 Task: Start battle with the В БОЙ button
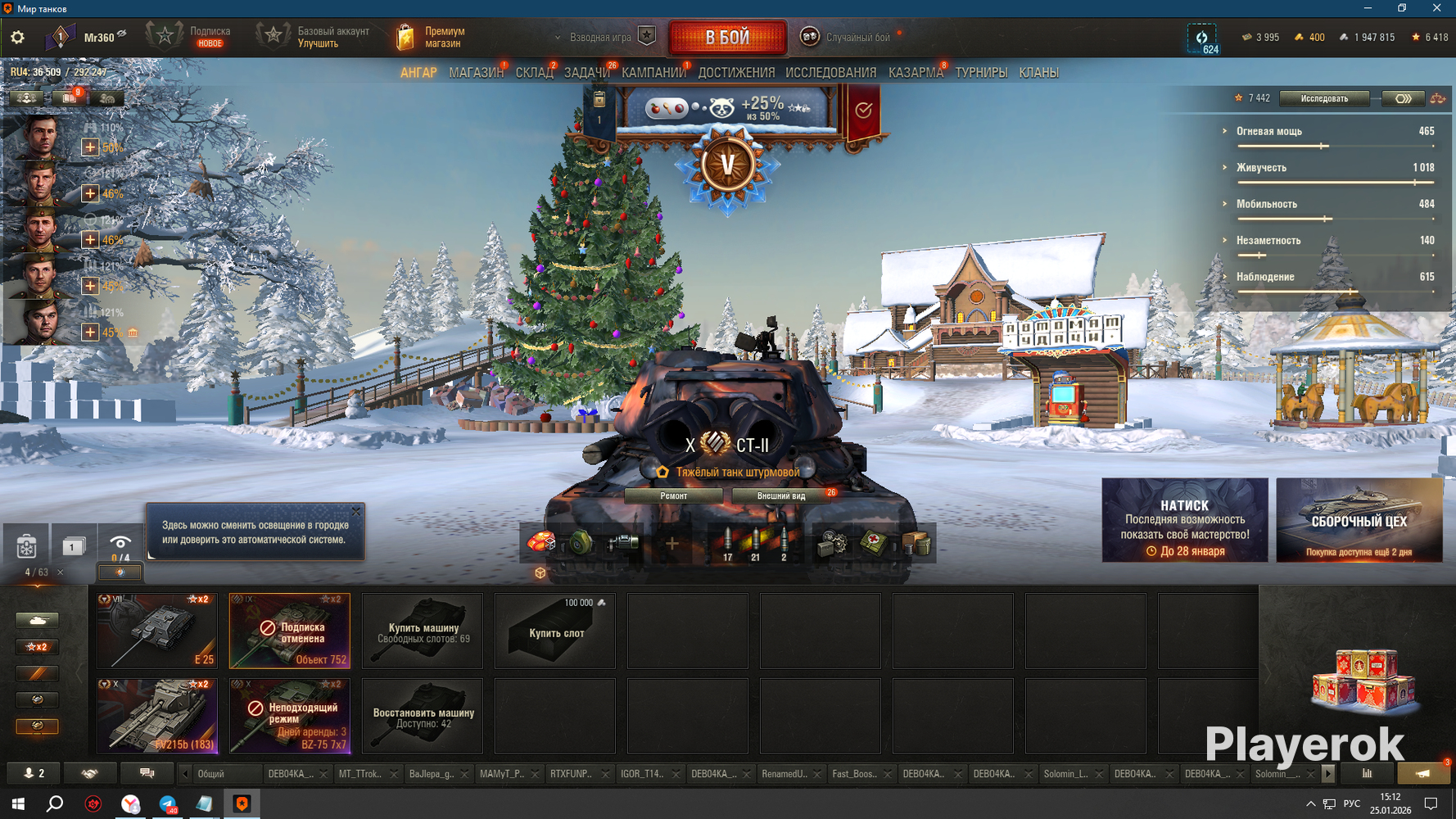click(727, 37)
